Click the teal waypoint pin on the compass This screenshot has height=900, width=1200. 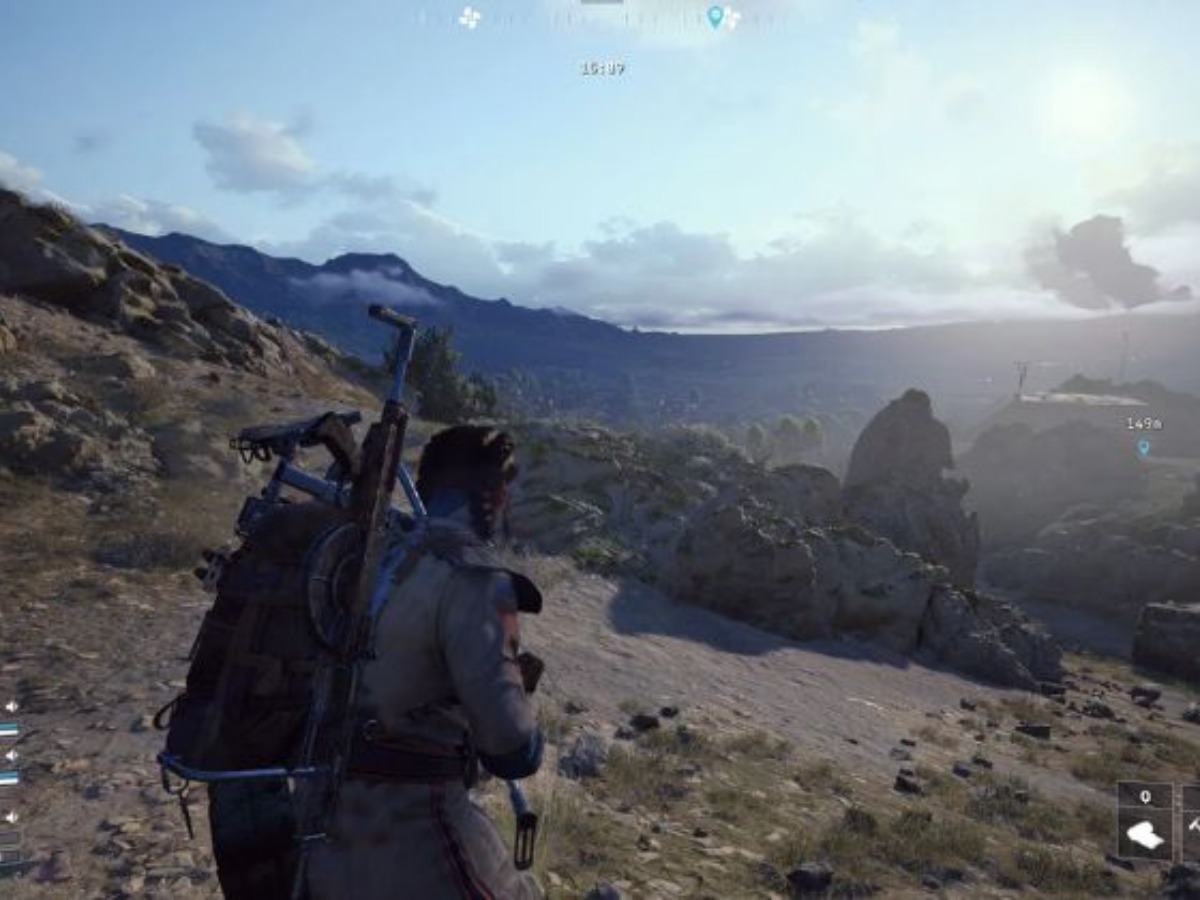714,16
